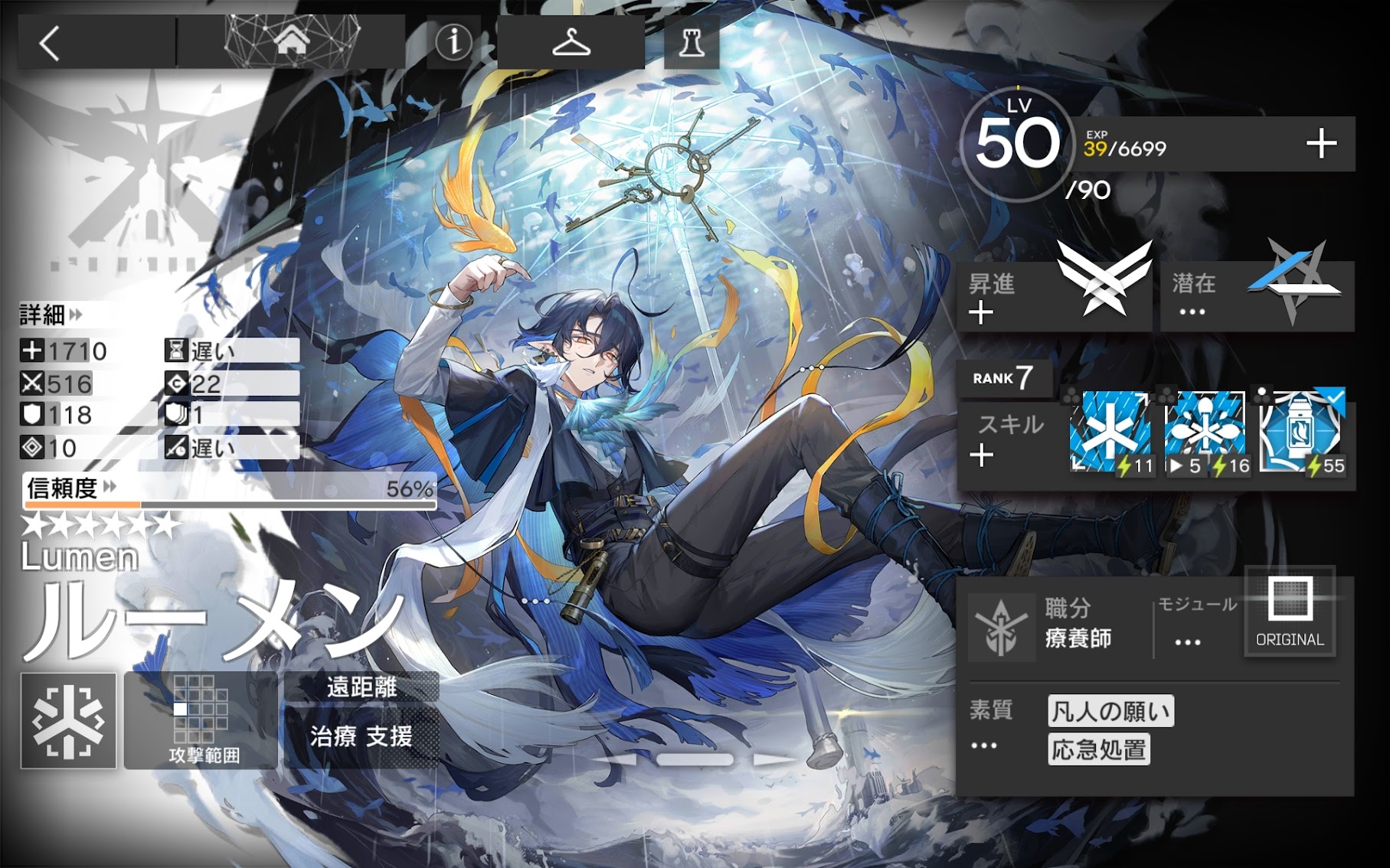The width and height of the screenshot is (1390, 868).
Task: Add EXP with the plus button
Action: tap(1321, 144)
